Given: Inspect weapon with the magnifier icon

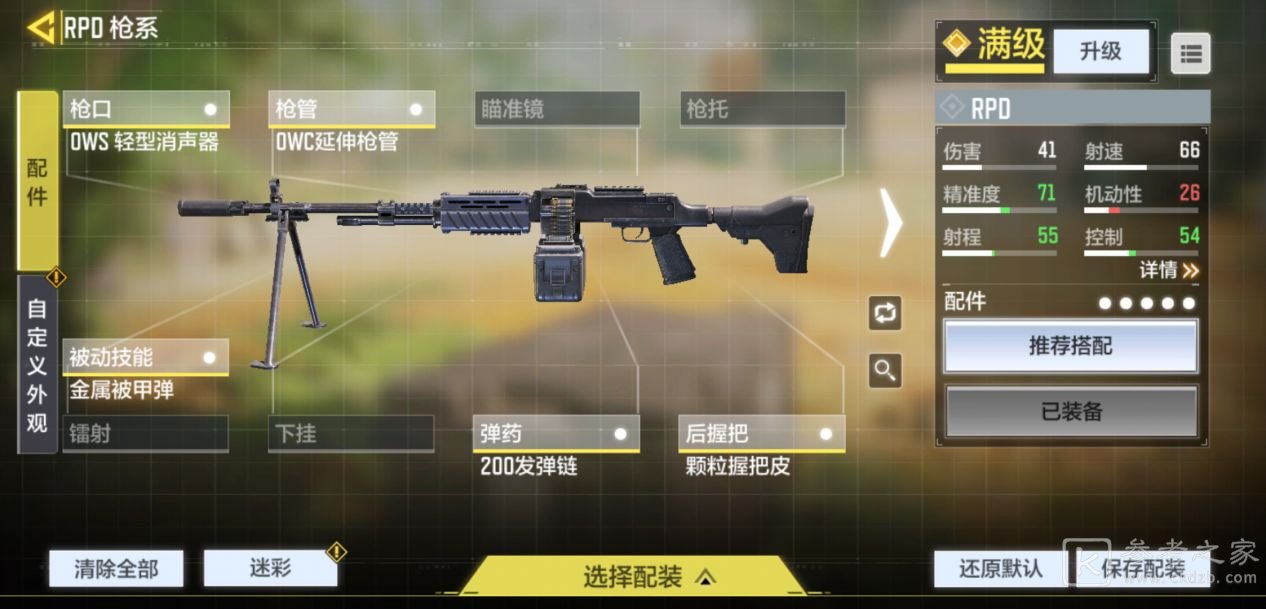Looking at the screenshot, I should [885, 371].
